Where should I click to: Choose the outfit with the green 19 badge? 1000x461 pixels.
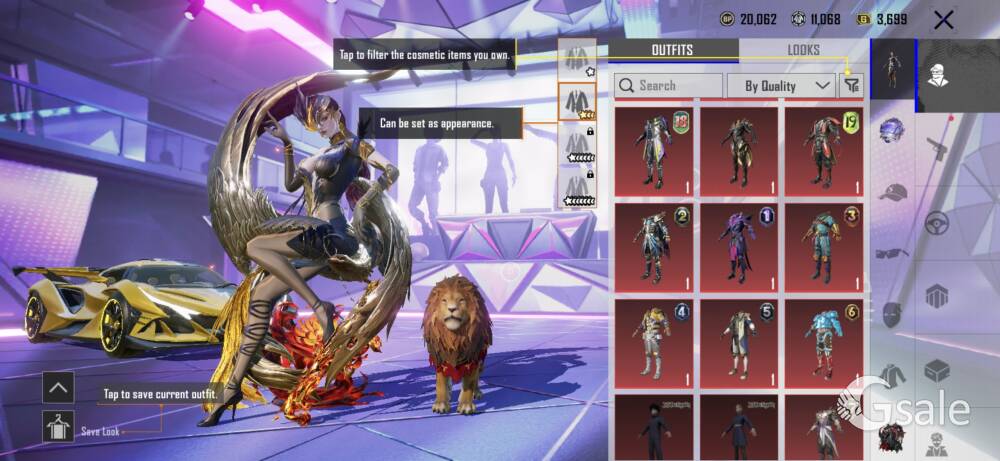[x=823, y=151]
